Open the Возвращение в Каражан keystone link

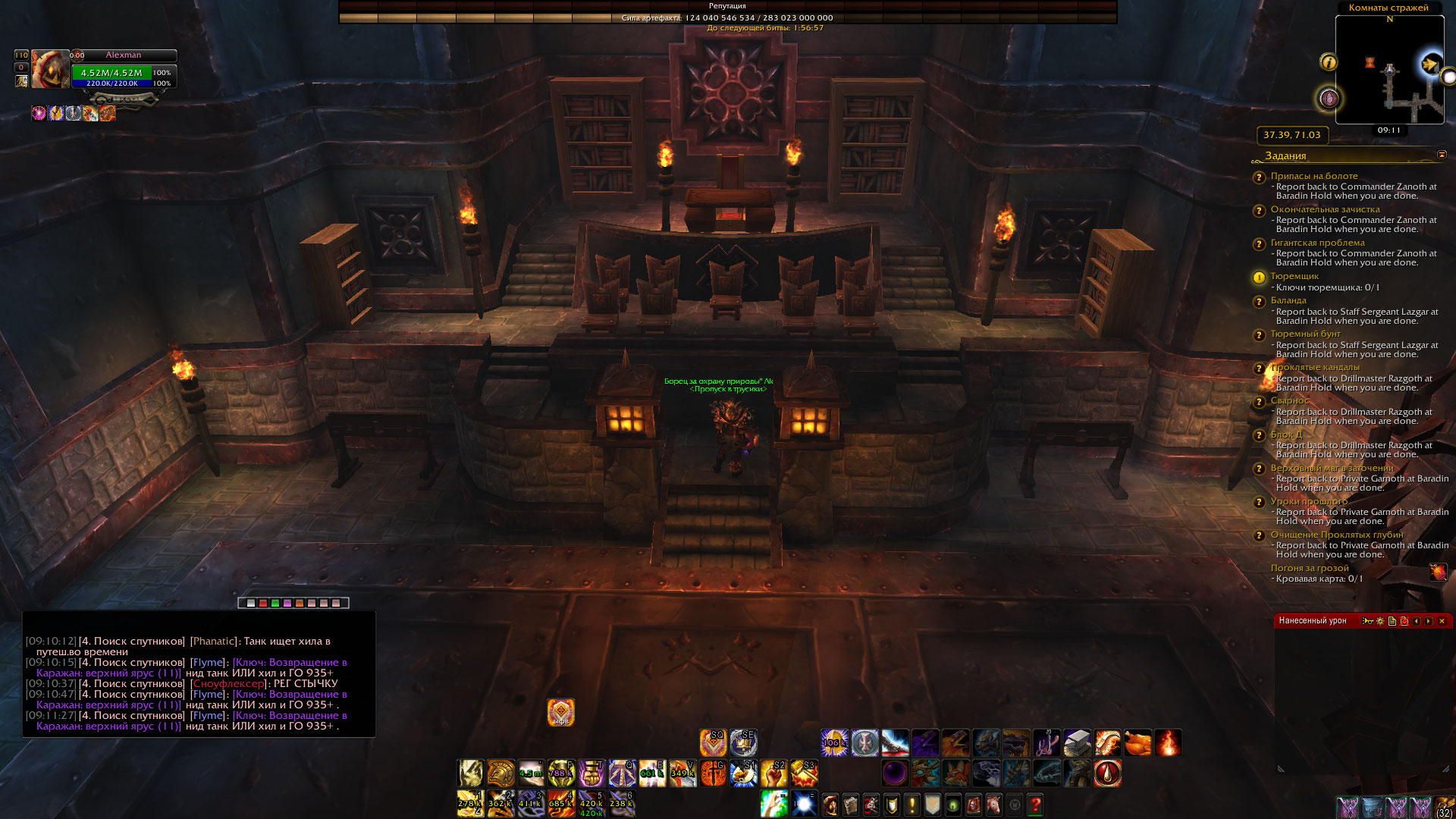[x=290, y=662]
